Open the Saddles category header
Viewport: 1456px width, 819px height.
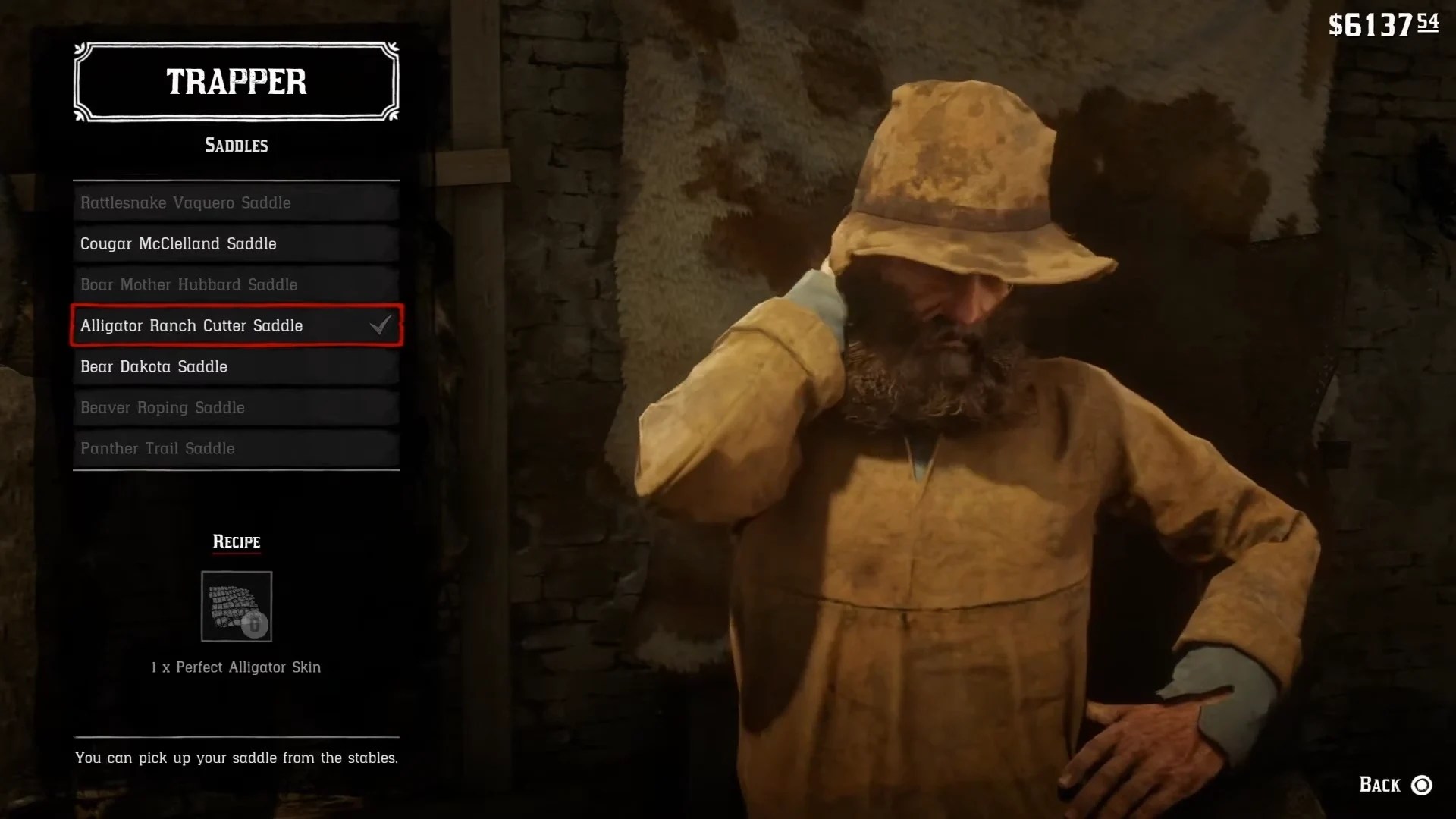[x=236, y=145]
